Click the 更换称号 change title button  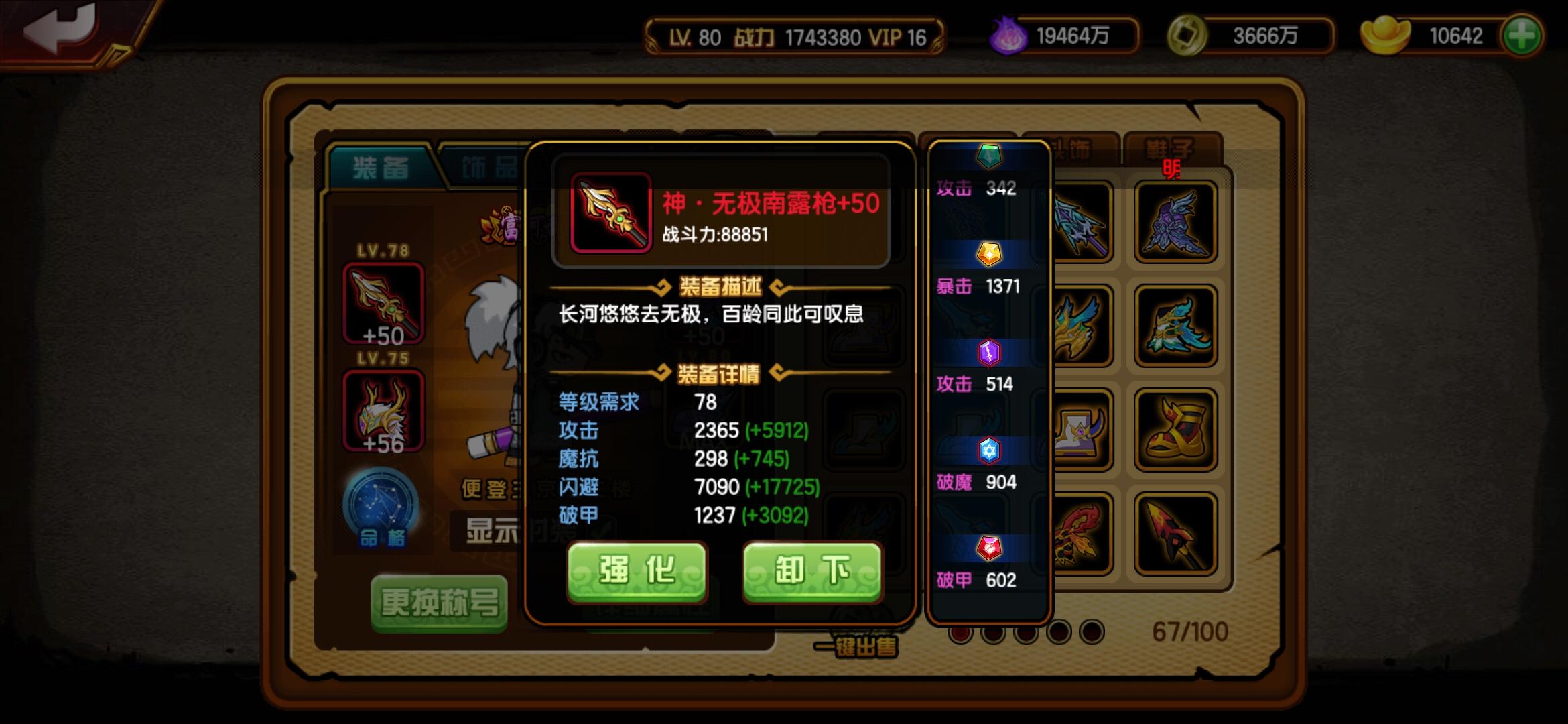tap(440, 602)
